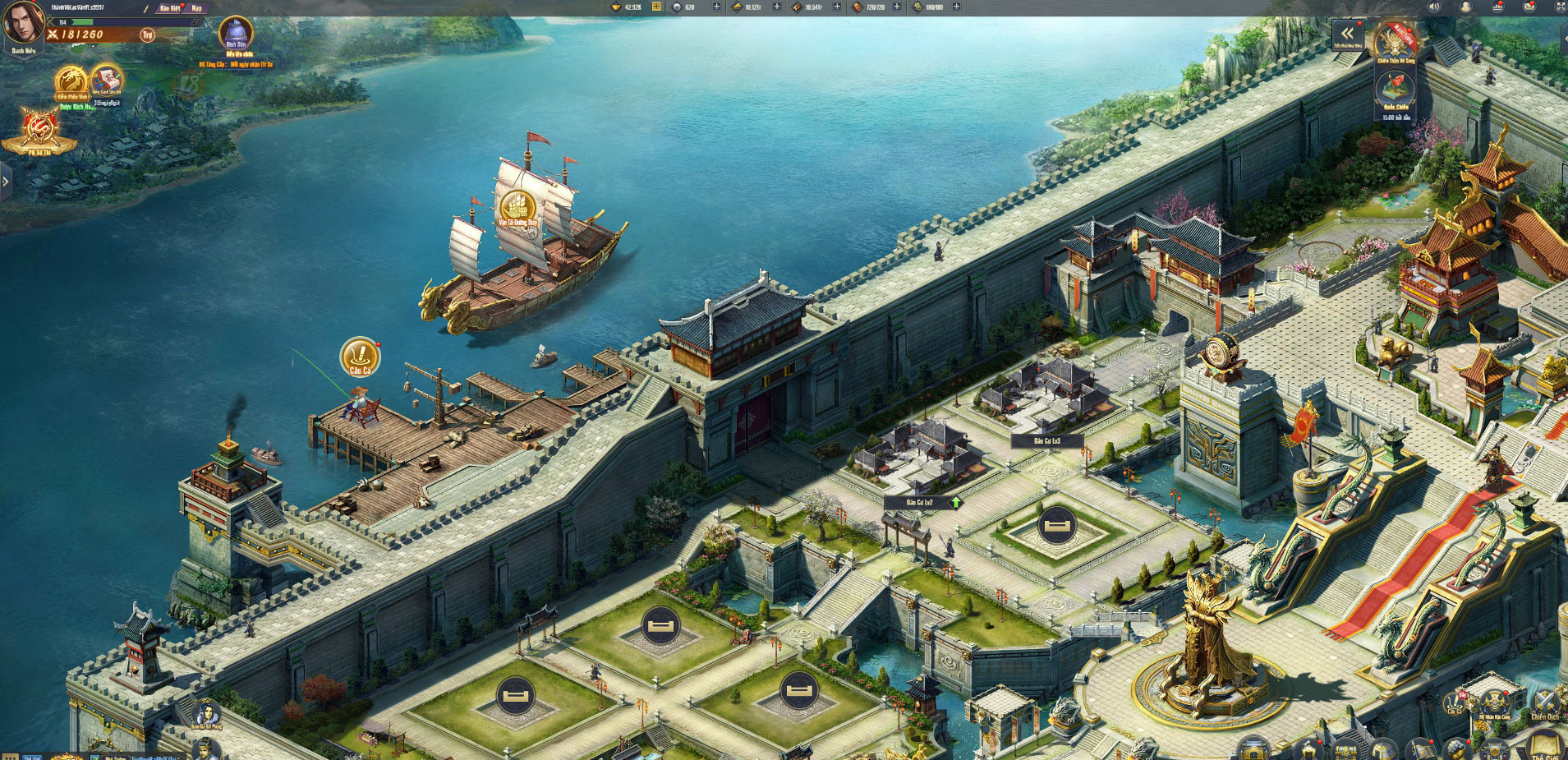Toggle the sound speaker icon
The height and width of the screenshot is (760, 1568).
click(x=1434, y=7)
